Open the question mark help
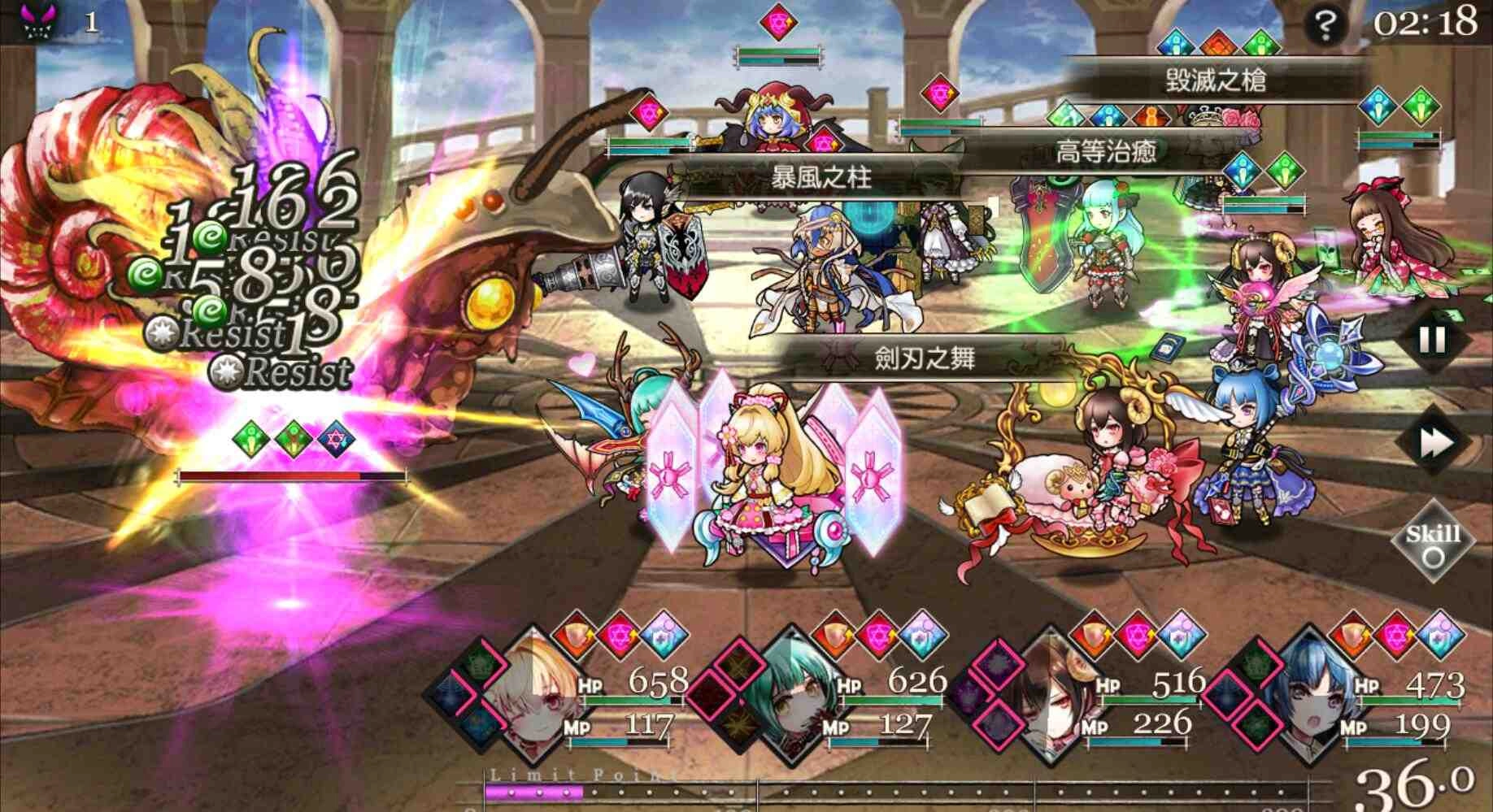The width and height of the screenshot is (1493, 812). click(1324, 26)
